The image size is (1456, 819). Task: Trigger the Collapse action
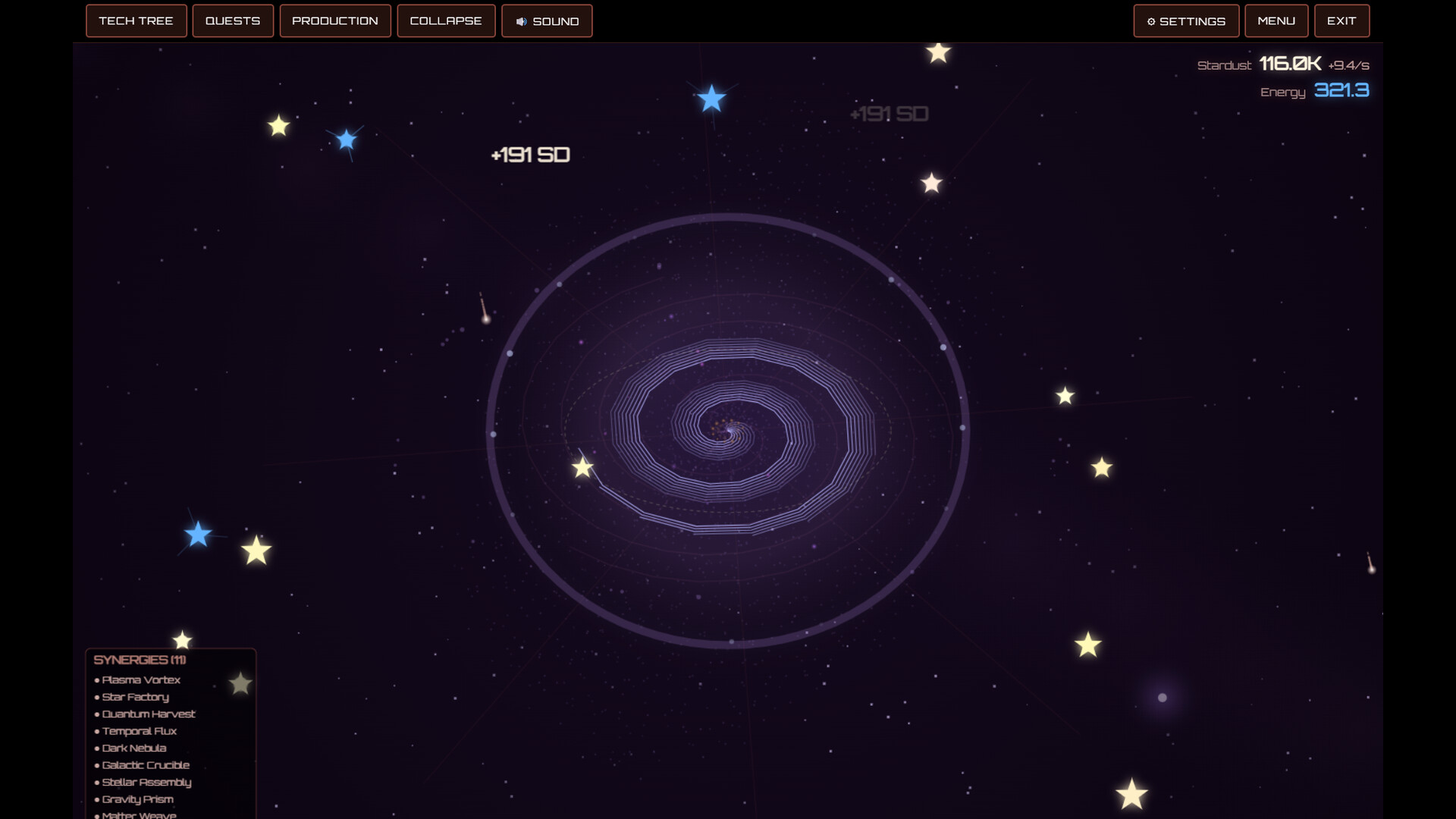(x=446, y=20)
